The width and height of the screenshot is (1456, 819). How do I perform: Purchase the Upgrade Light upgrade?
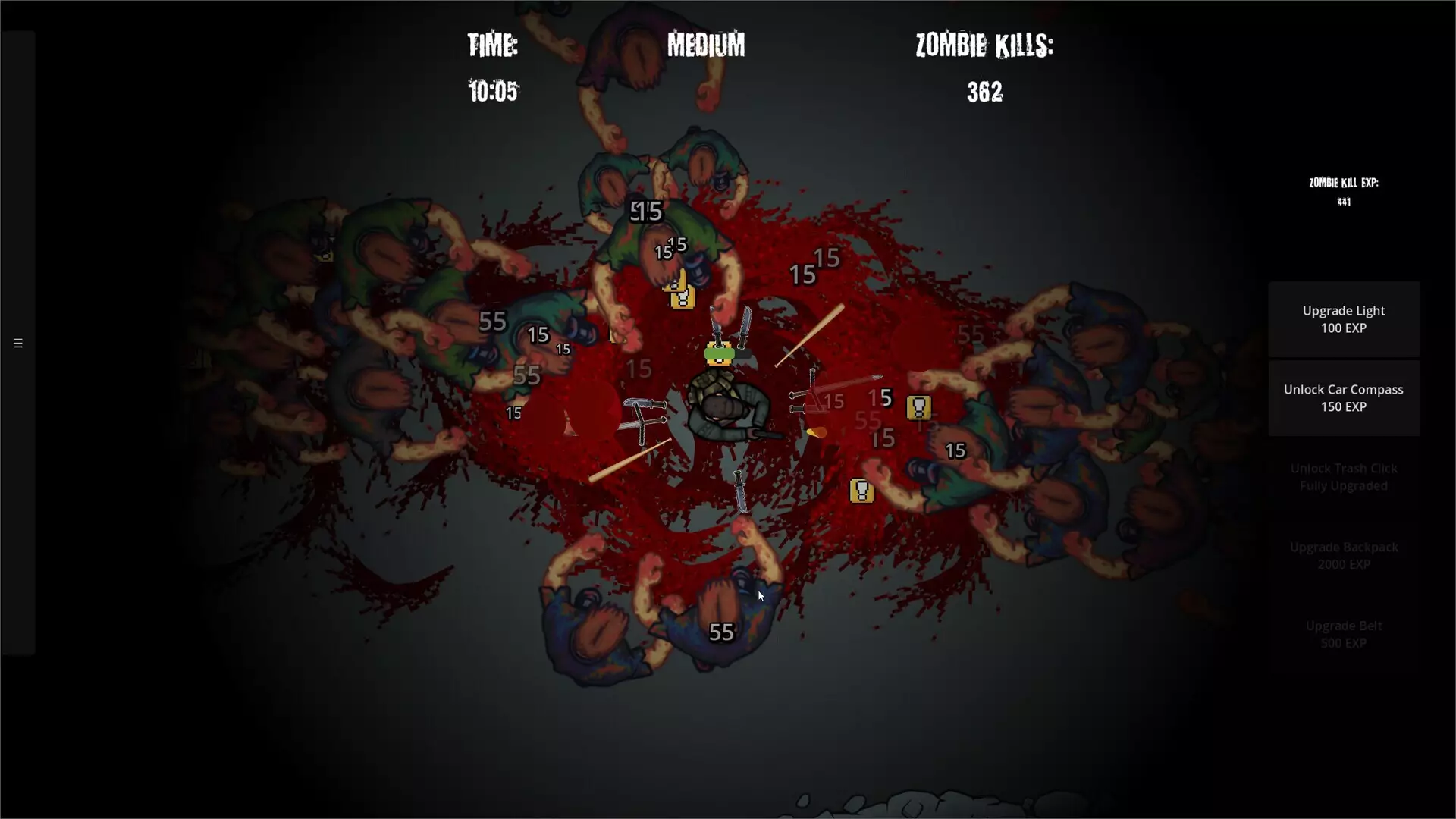pos(1344,318)
